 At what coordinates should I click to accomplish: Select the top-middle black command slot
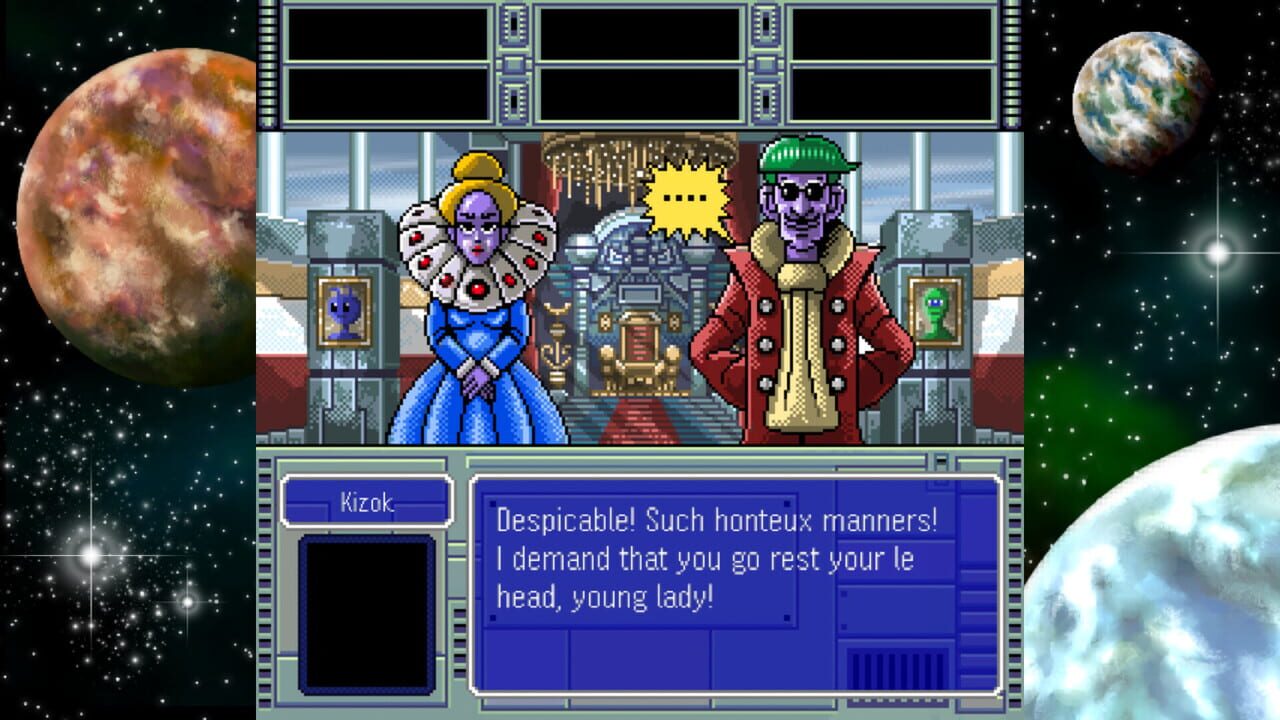[x=640, y=35]
